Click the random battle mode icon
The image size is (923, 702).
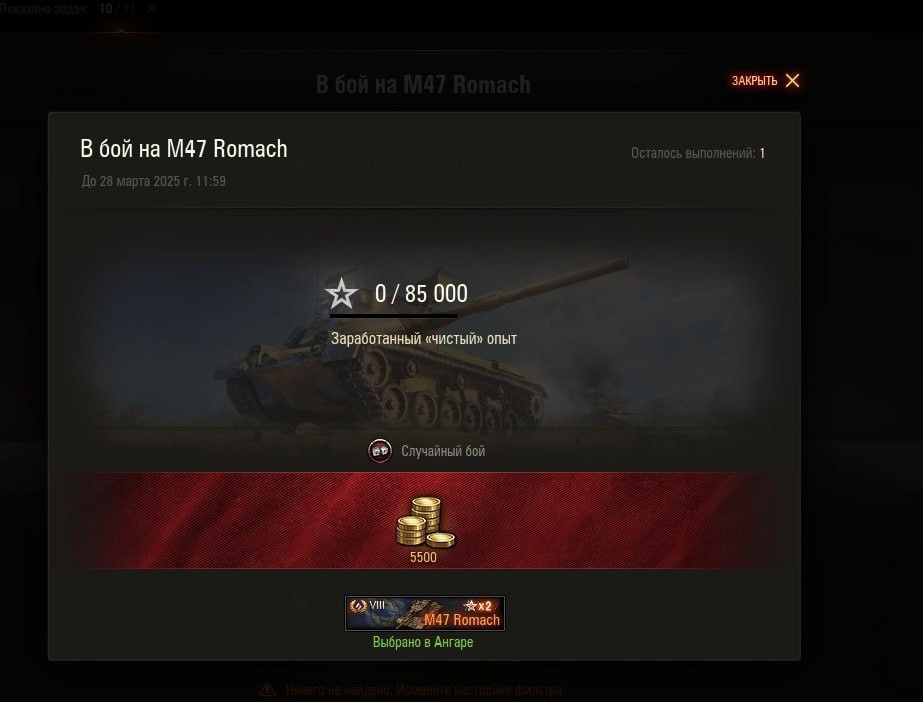point(380,451)
